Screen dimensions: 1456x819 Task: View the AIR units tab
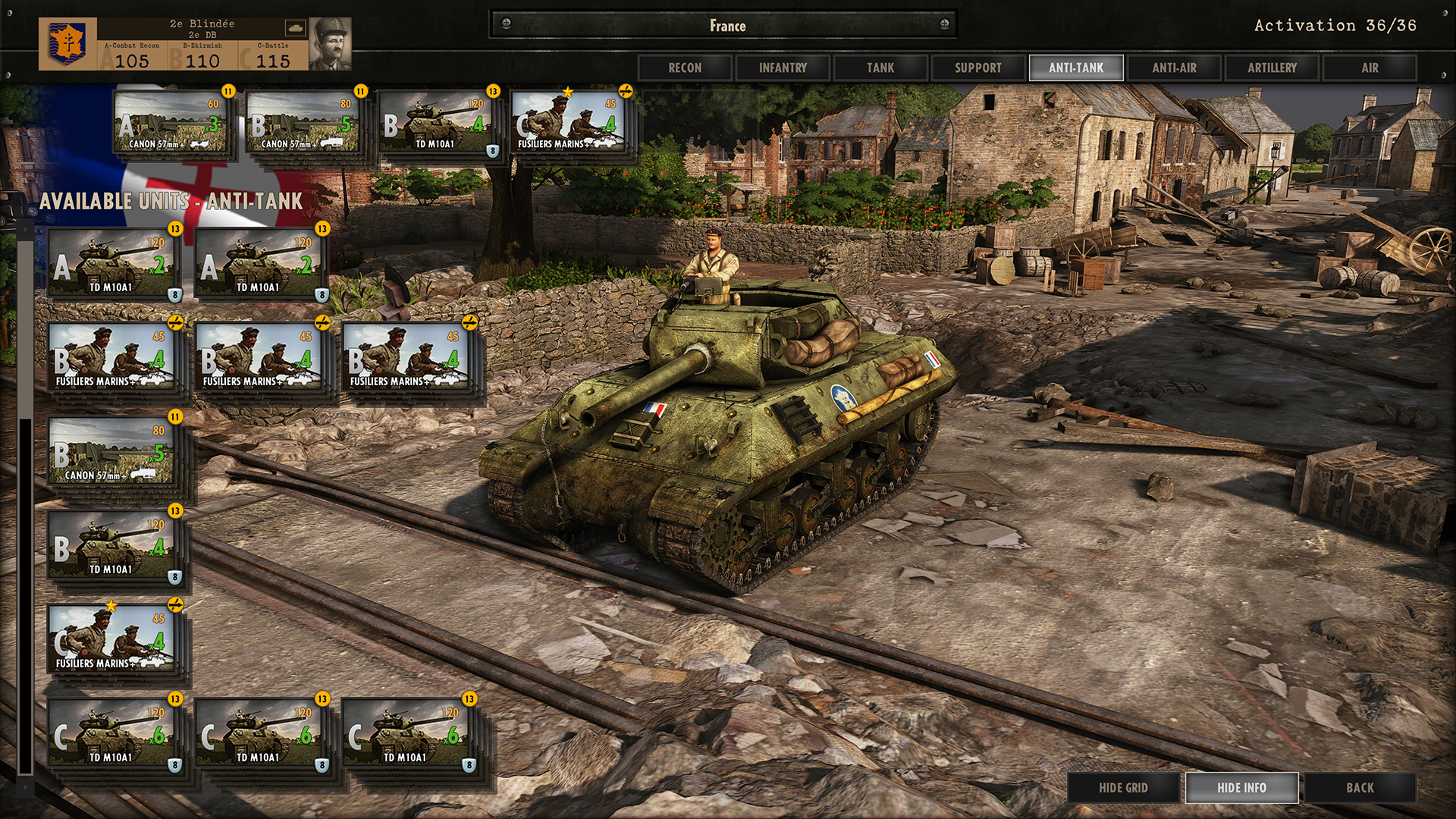coord(1369,67)
